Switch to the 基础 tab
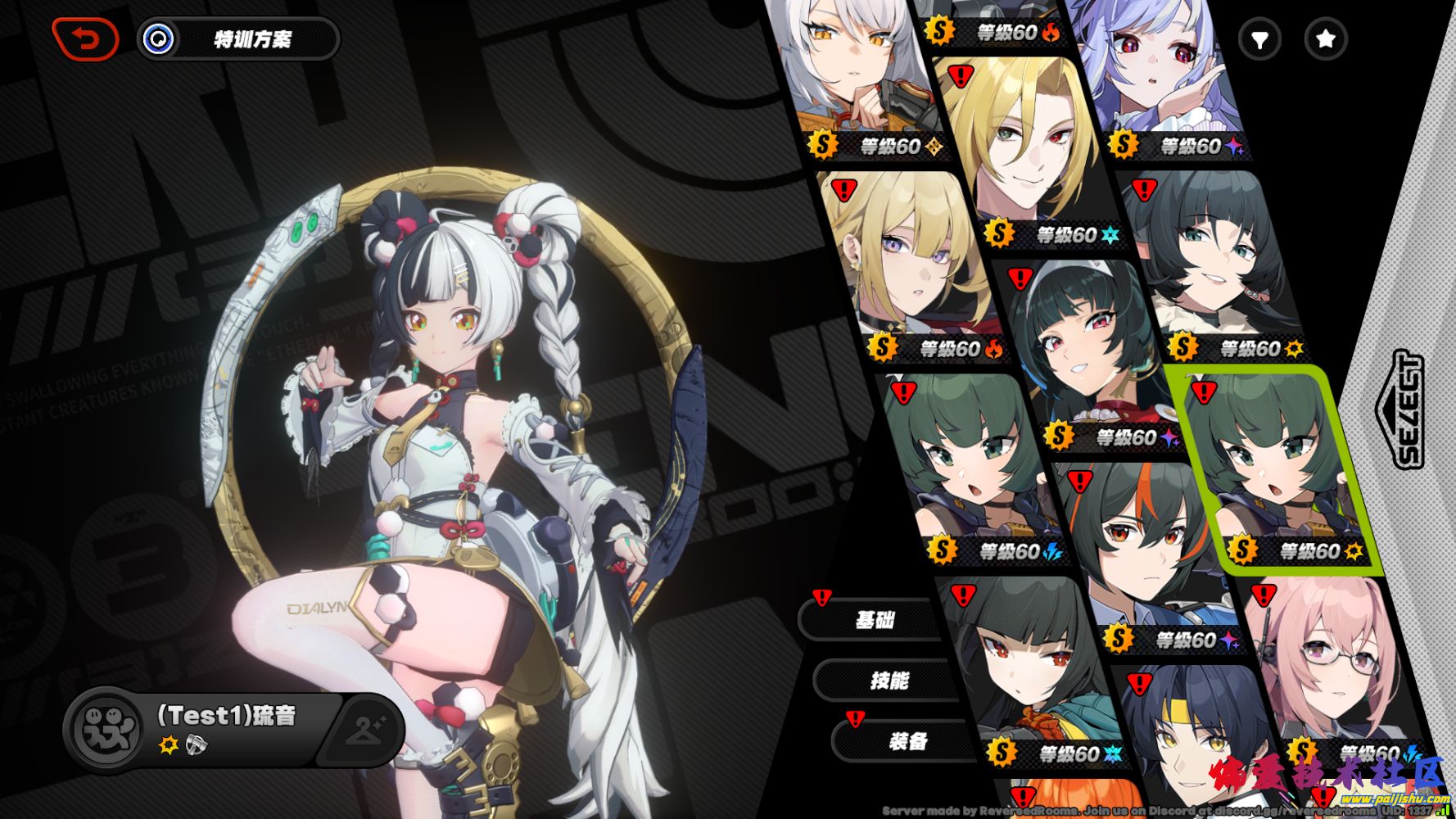The width and height of the screenshot is (1456, 819). (873, 620)
